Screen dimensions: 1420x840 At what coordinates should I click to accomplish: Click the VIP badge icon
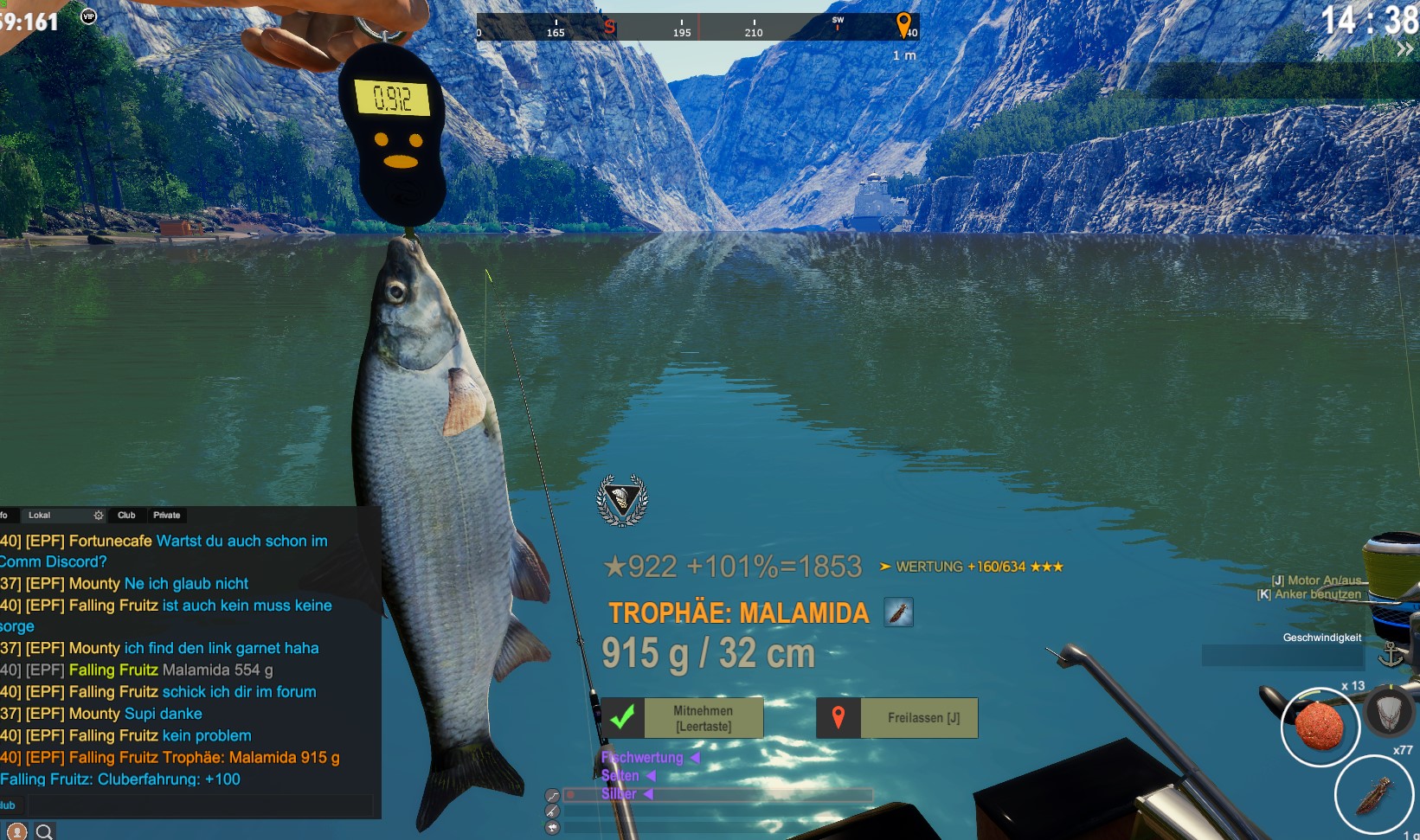88,16
